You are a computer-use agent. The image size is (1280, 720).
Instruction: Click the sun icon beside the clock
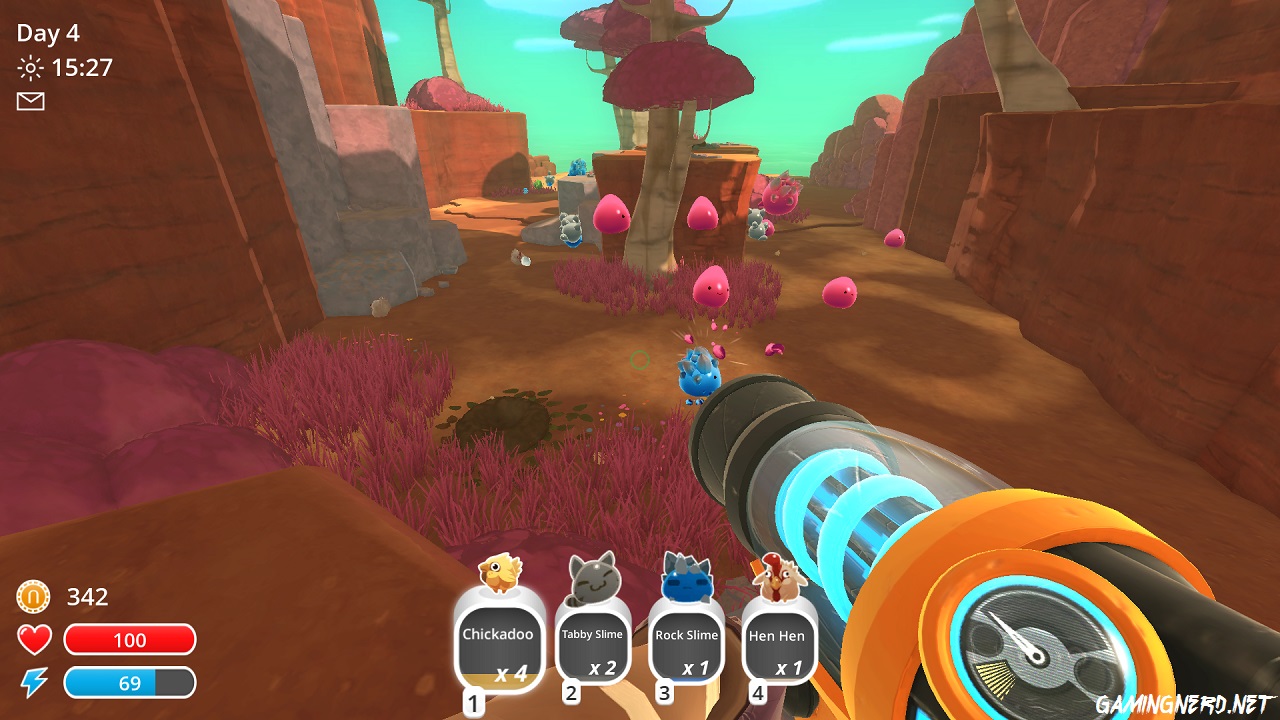[x=29, y=68]
